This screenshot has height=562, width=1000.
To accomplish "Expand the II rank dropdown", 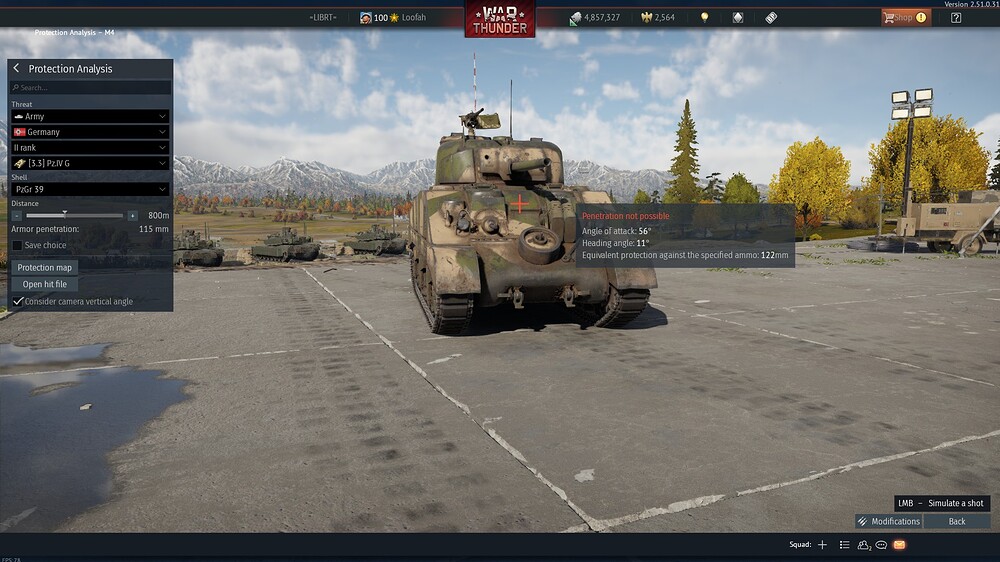I will coord(89,147).
